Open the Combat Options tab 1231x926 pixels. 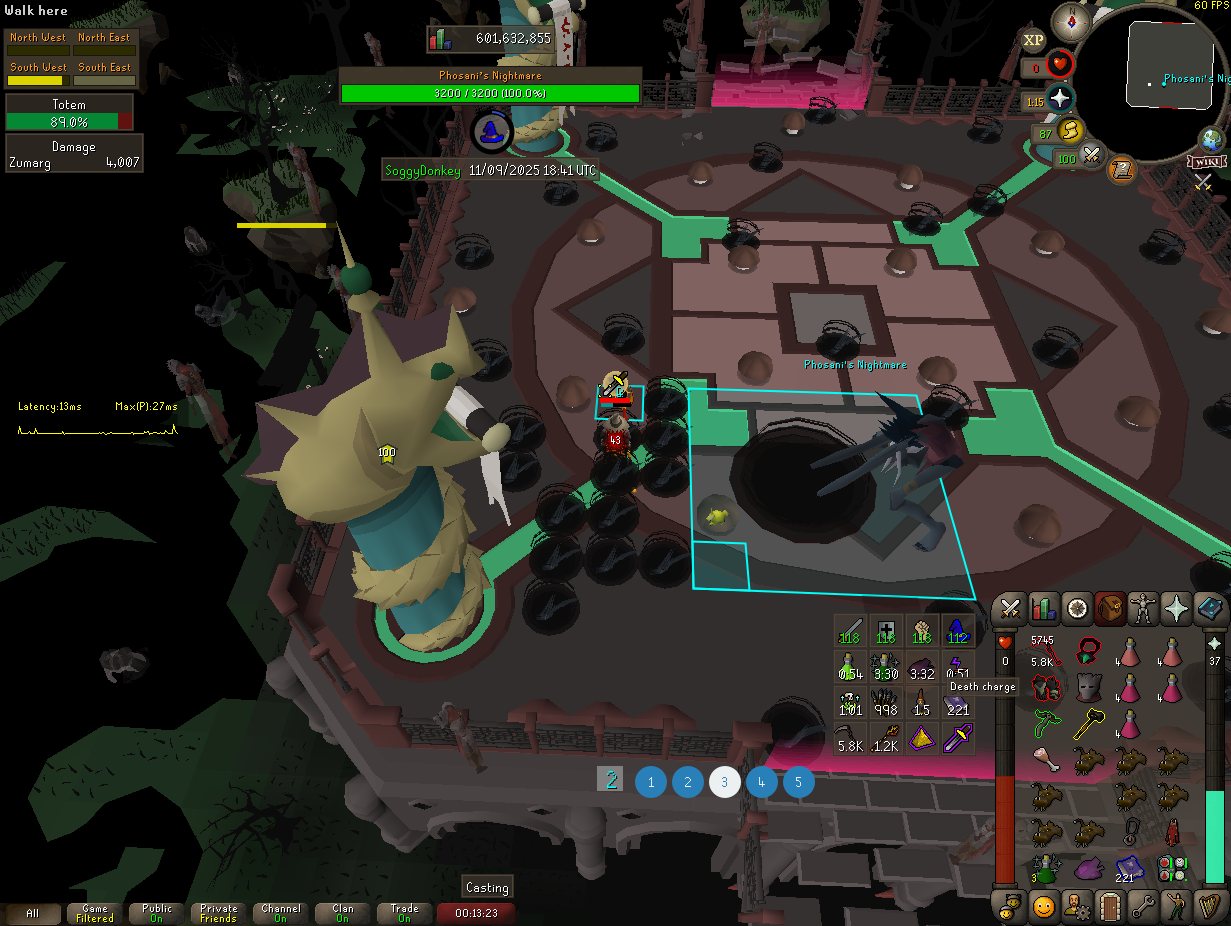click(1009, 608)
